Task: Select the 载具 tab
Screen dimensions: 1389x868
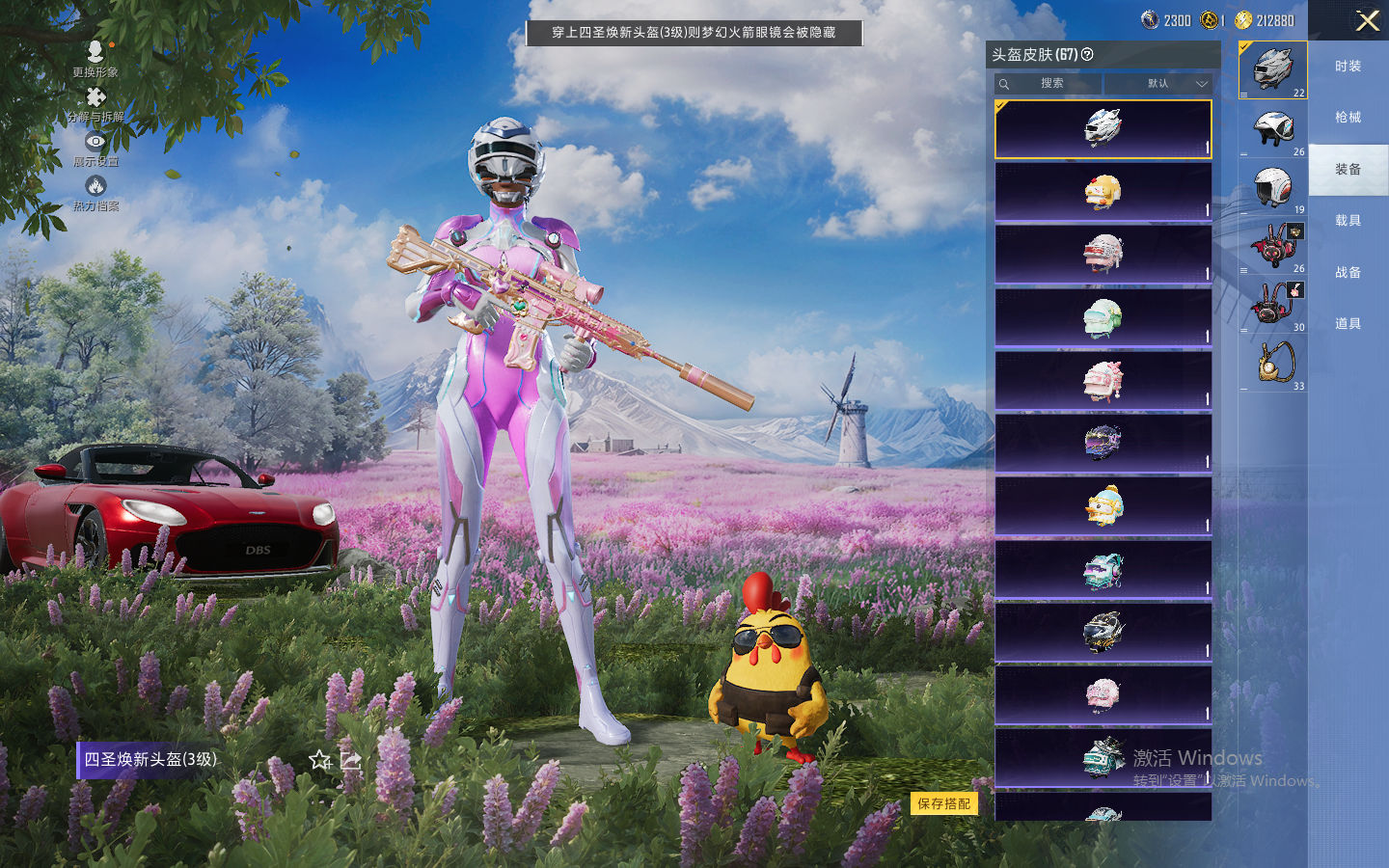Action: click(1348, 221)
